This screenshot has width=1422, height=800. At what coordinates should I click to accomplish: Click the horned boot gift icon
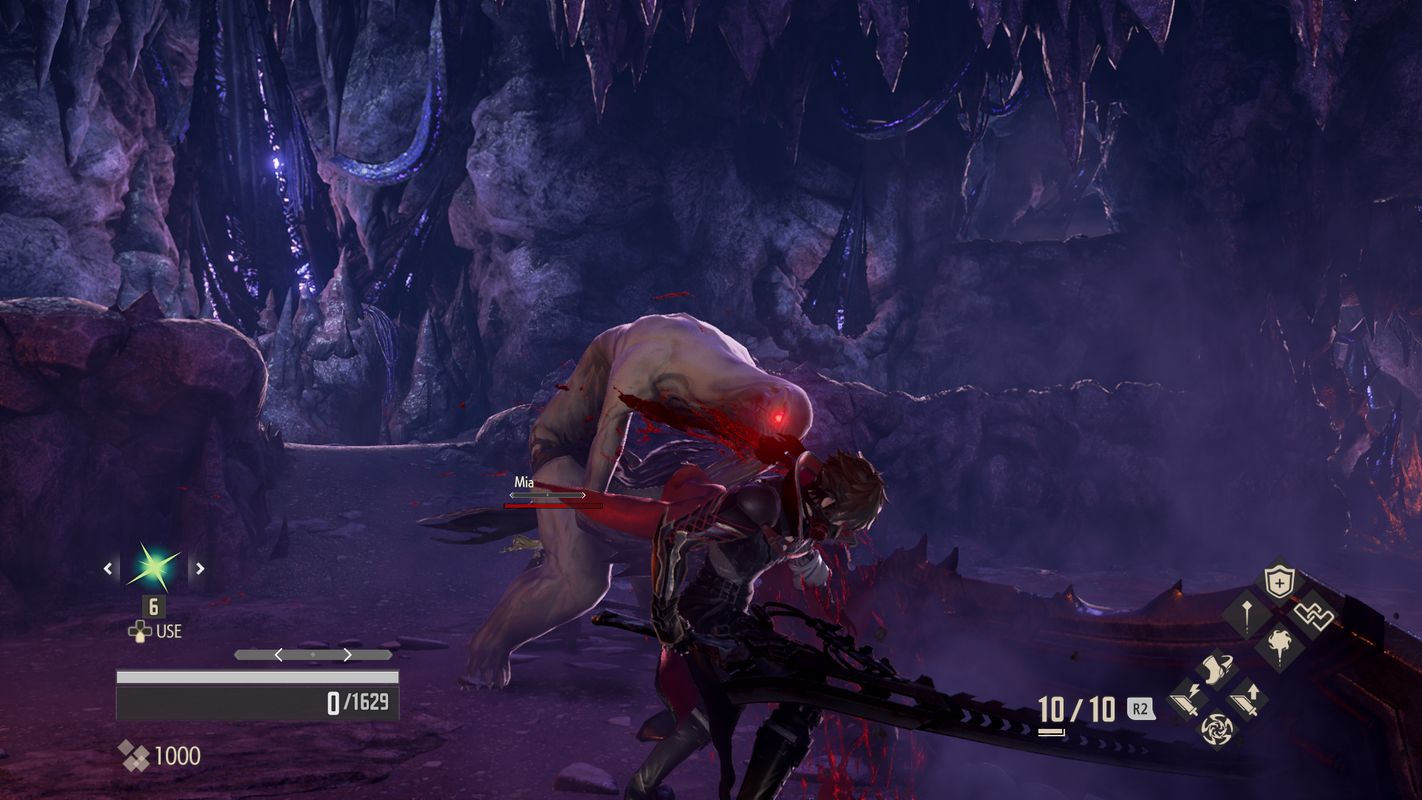[x=1216, y=669]
